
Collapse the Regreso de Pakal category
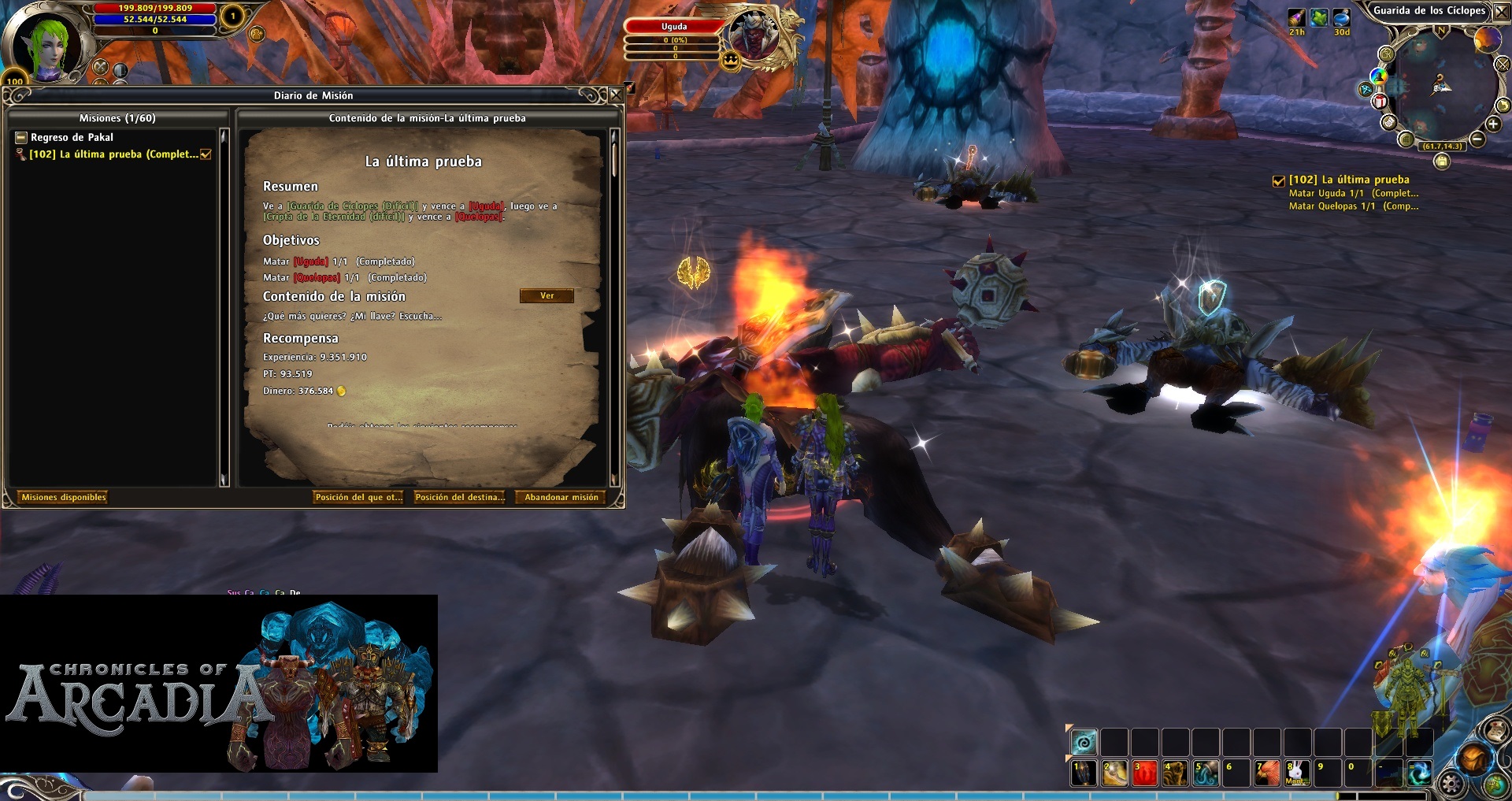pos(21,137)
